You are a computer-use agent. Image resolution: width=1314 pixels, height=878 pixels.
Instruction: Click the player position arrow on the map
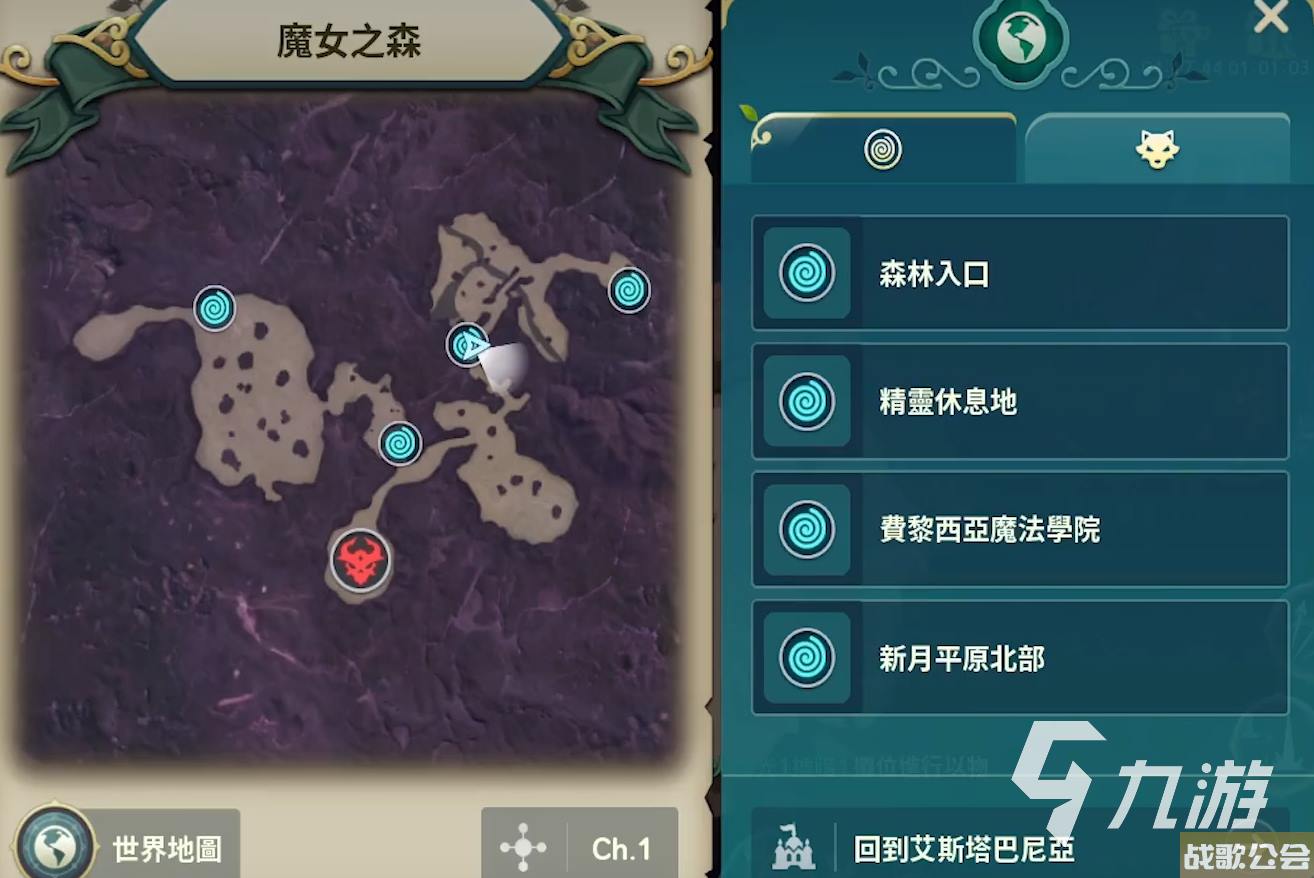tap(464, 348)
